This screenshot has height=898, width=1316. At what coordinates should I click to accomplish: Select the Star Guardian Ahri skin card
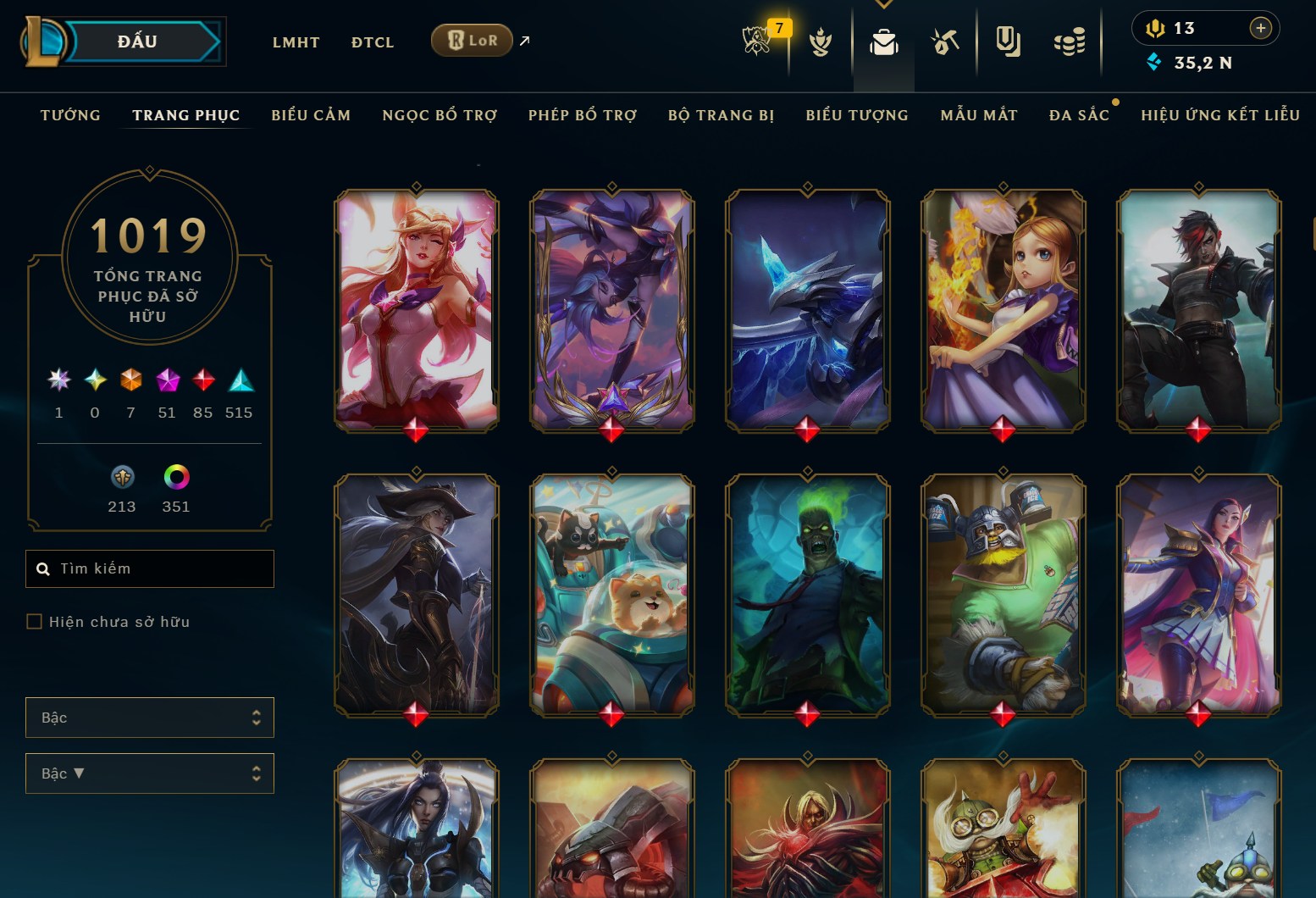point(416,309)
